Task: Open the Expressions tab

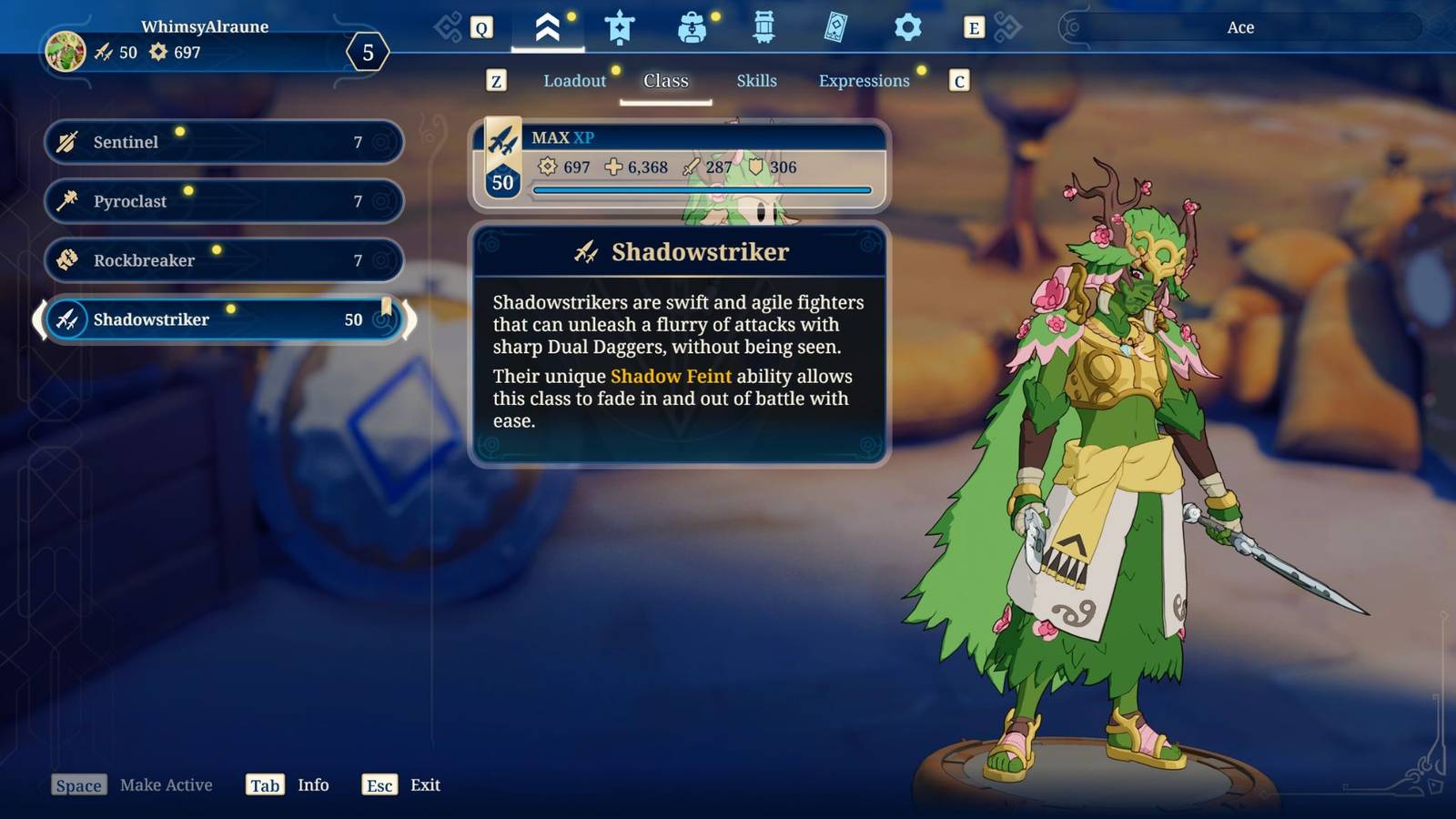Action: (864, 81)
